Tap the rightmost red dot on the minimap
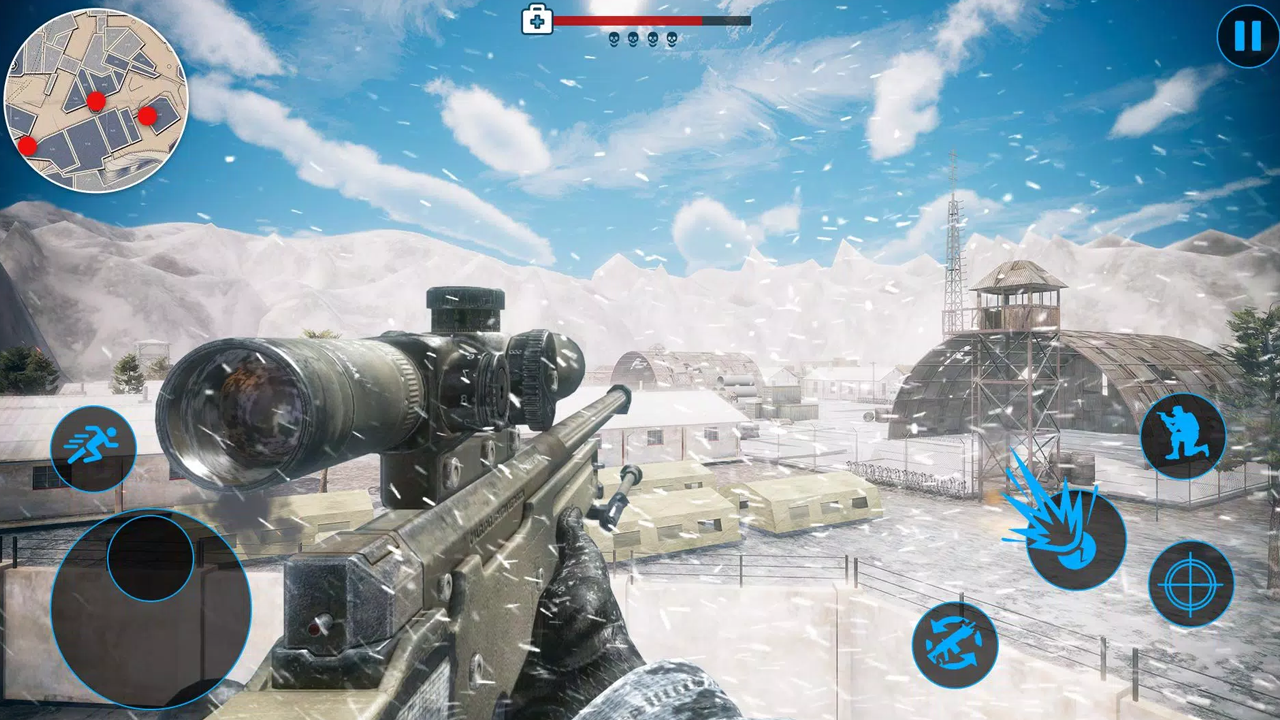This screenshot has height=720, width=1280. click(147, 117)
